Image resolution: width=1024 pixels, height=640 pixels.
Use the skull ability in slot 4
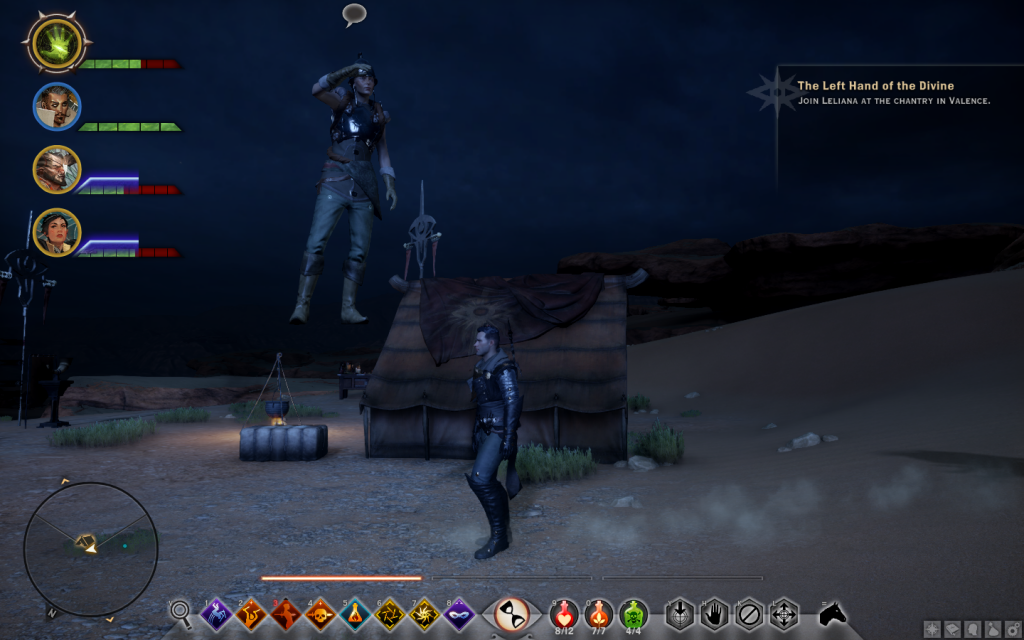[320, 613]
